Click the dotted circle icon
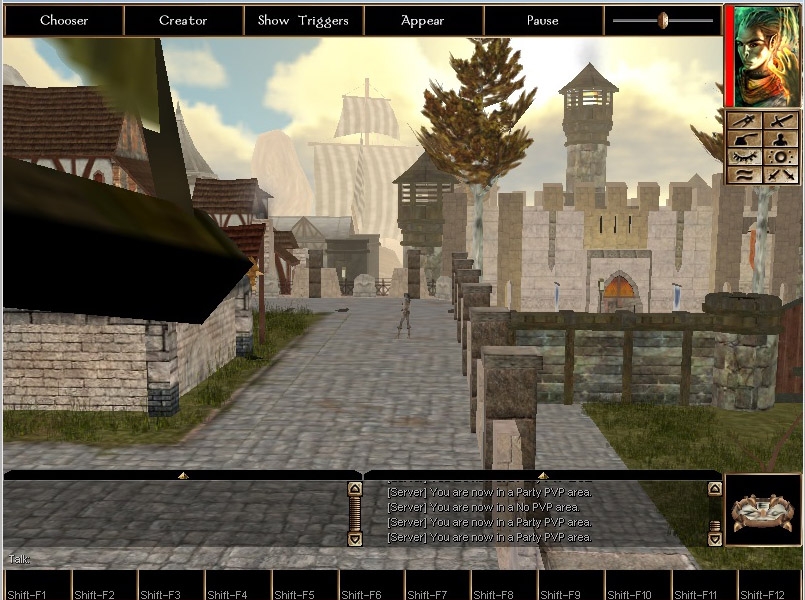Viewport: 805px width, 600px height. point(781,157)
